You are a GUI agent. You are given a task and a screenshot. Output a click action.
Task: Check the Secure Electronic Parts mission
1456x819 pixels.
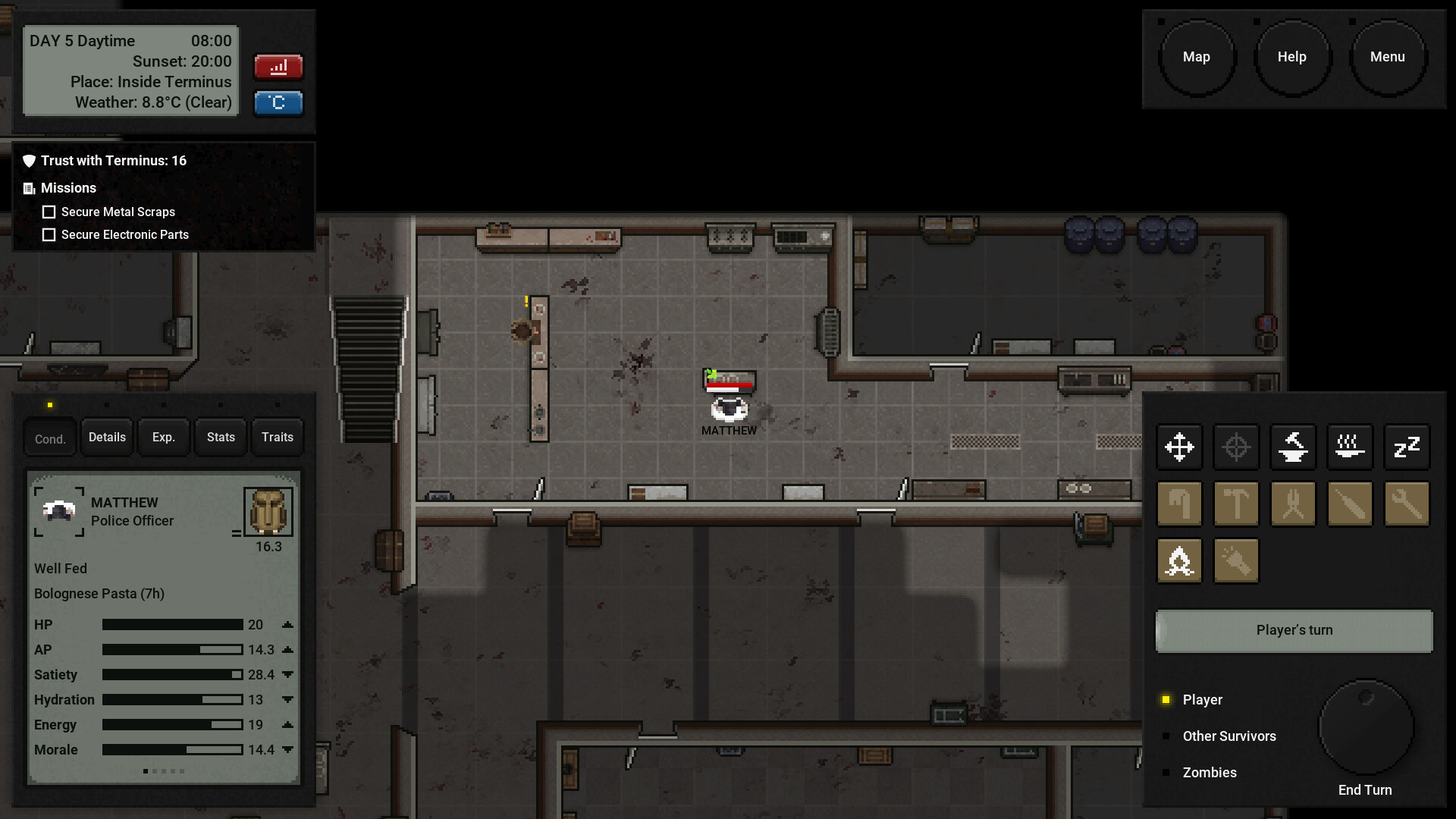pyautogui.click(x=49, y=235)
